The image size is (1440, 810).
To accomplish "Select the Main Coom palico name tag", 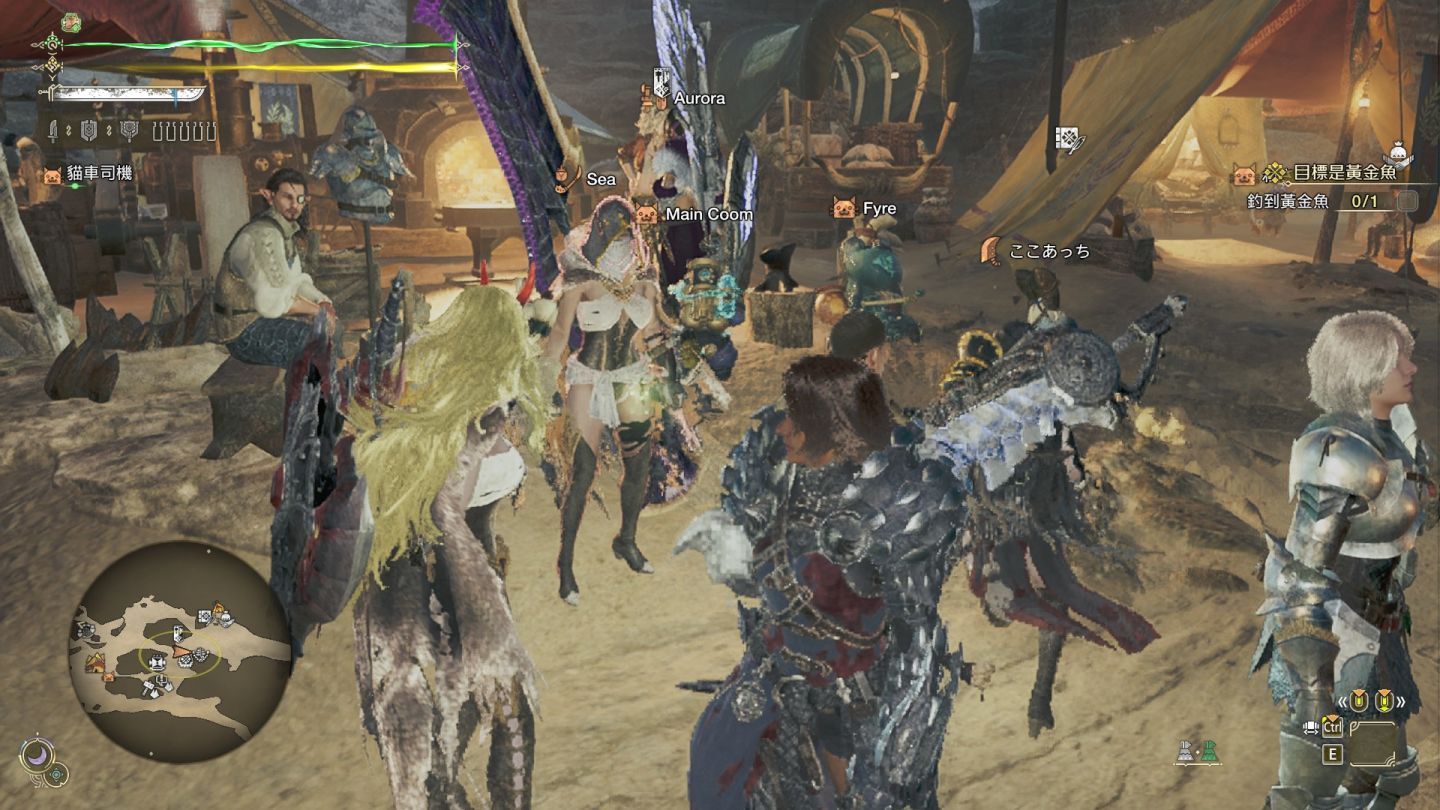I will 708,214.
